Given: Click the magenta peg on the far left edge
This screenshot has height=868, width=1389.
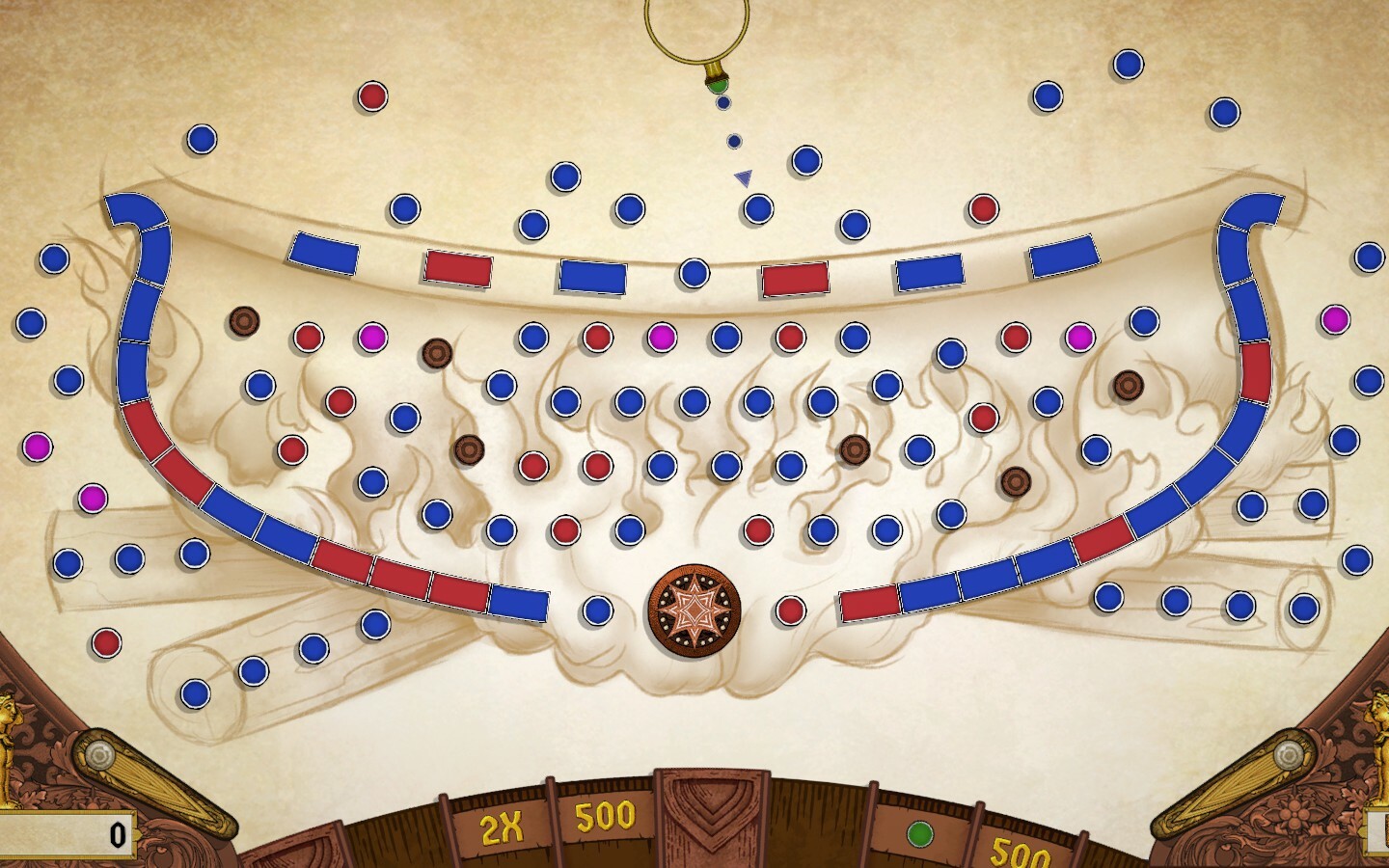Looking at the screenshot, I should [36, 447].
